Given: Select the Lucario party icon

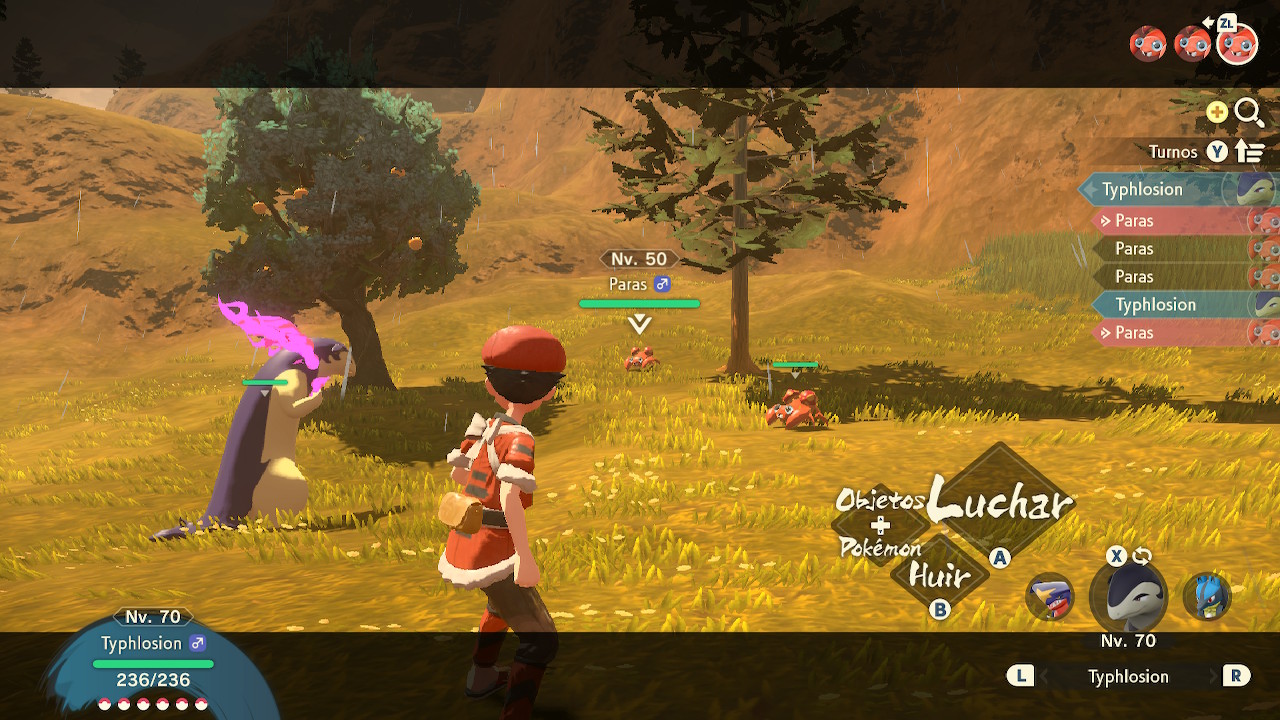Looking at the screenshot, I should 1205,597.
